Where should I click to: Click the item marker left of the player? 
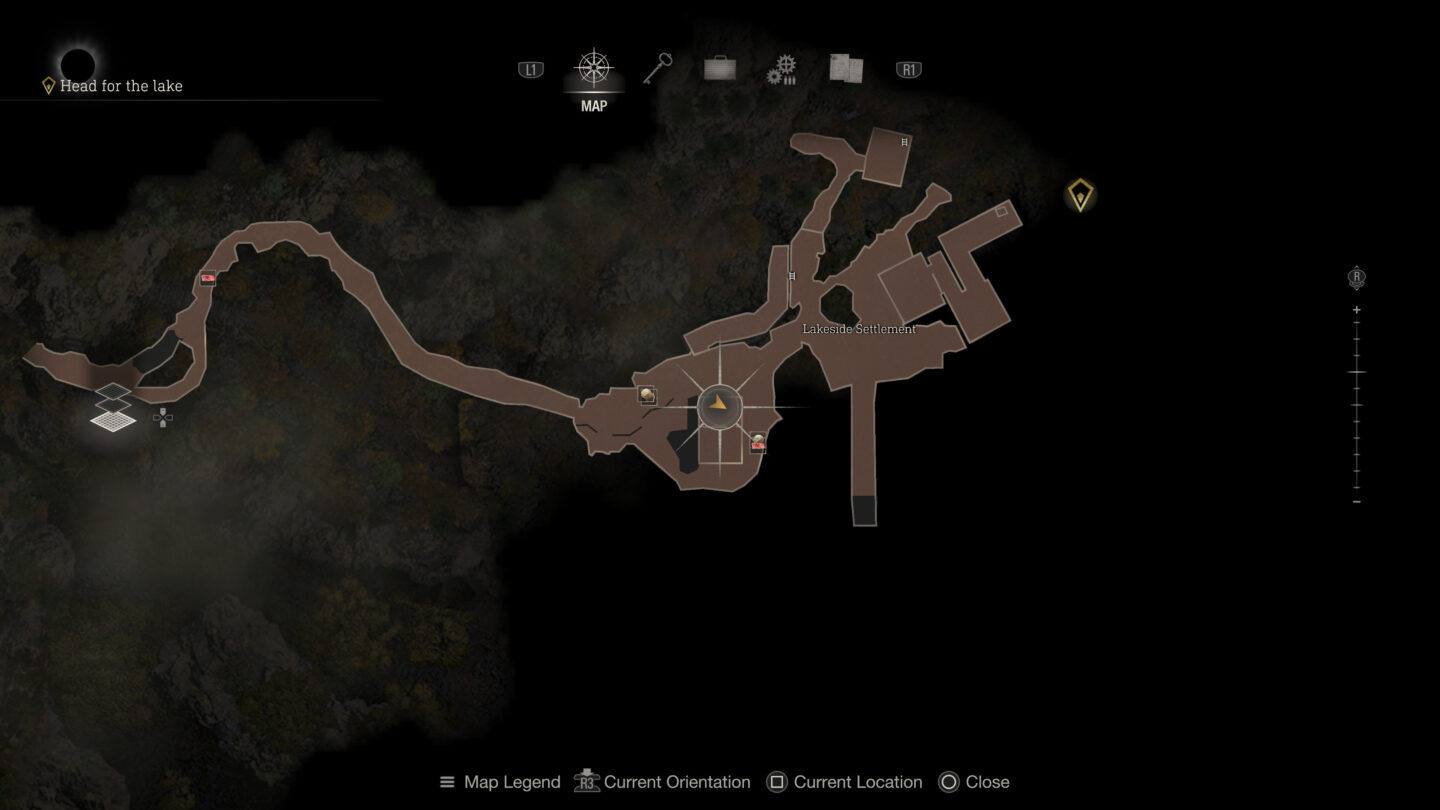click(647, 394)
